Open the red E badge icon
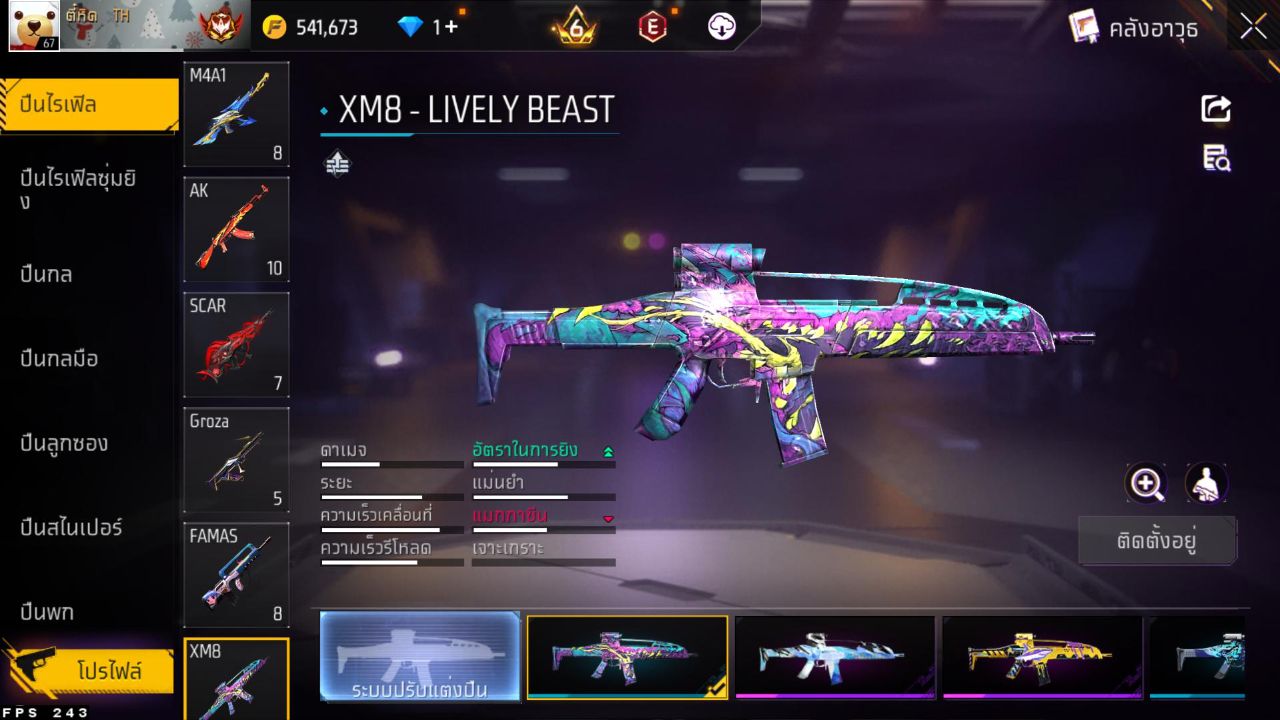 653,27
